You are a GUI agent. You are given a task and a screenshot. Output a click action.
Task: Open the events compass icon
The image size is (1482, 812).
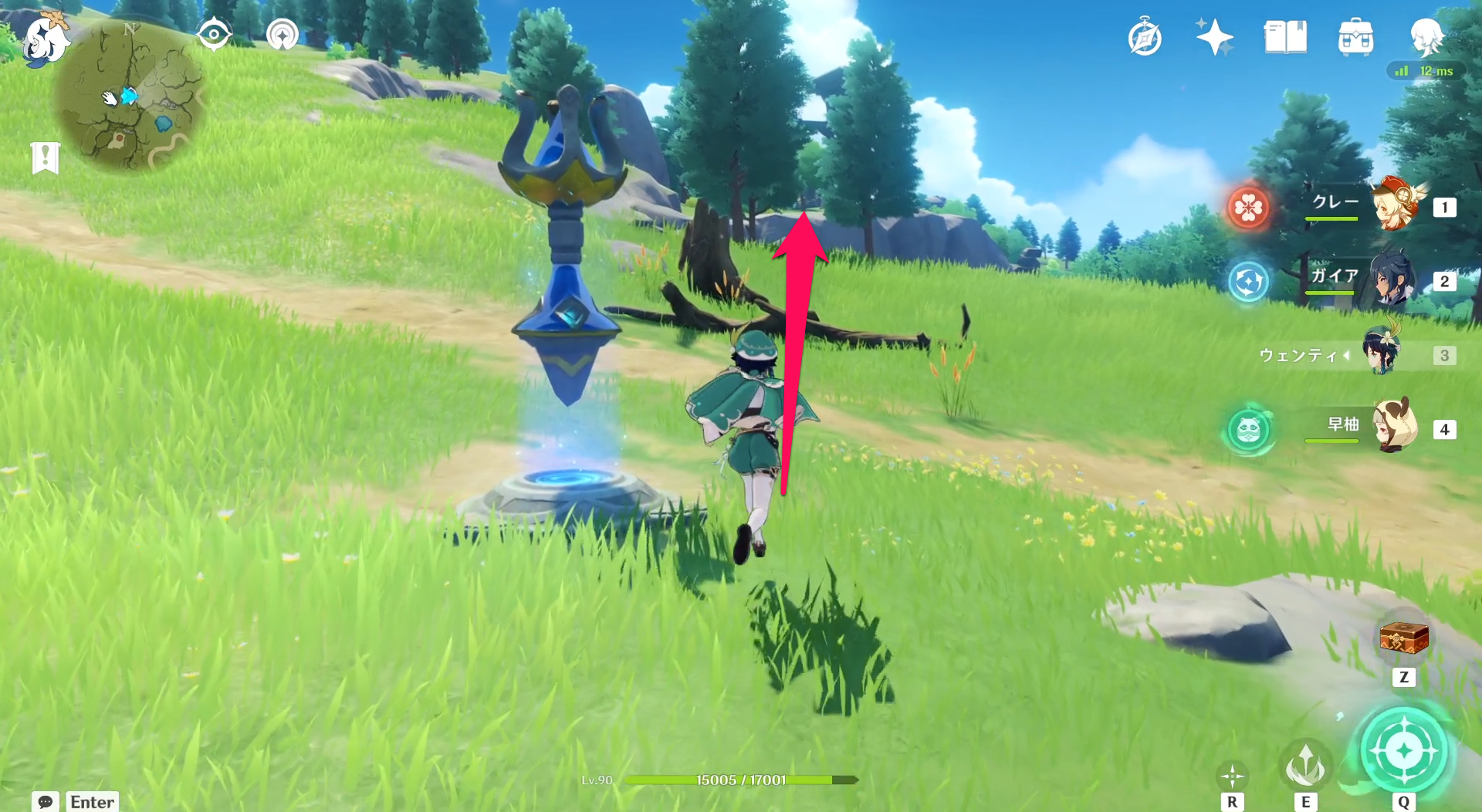click(x=1144, y=36)
